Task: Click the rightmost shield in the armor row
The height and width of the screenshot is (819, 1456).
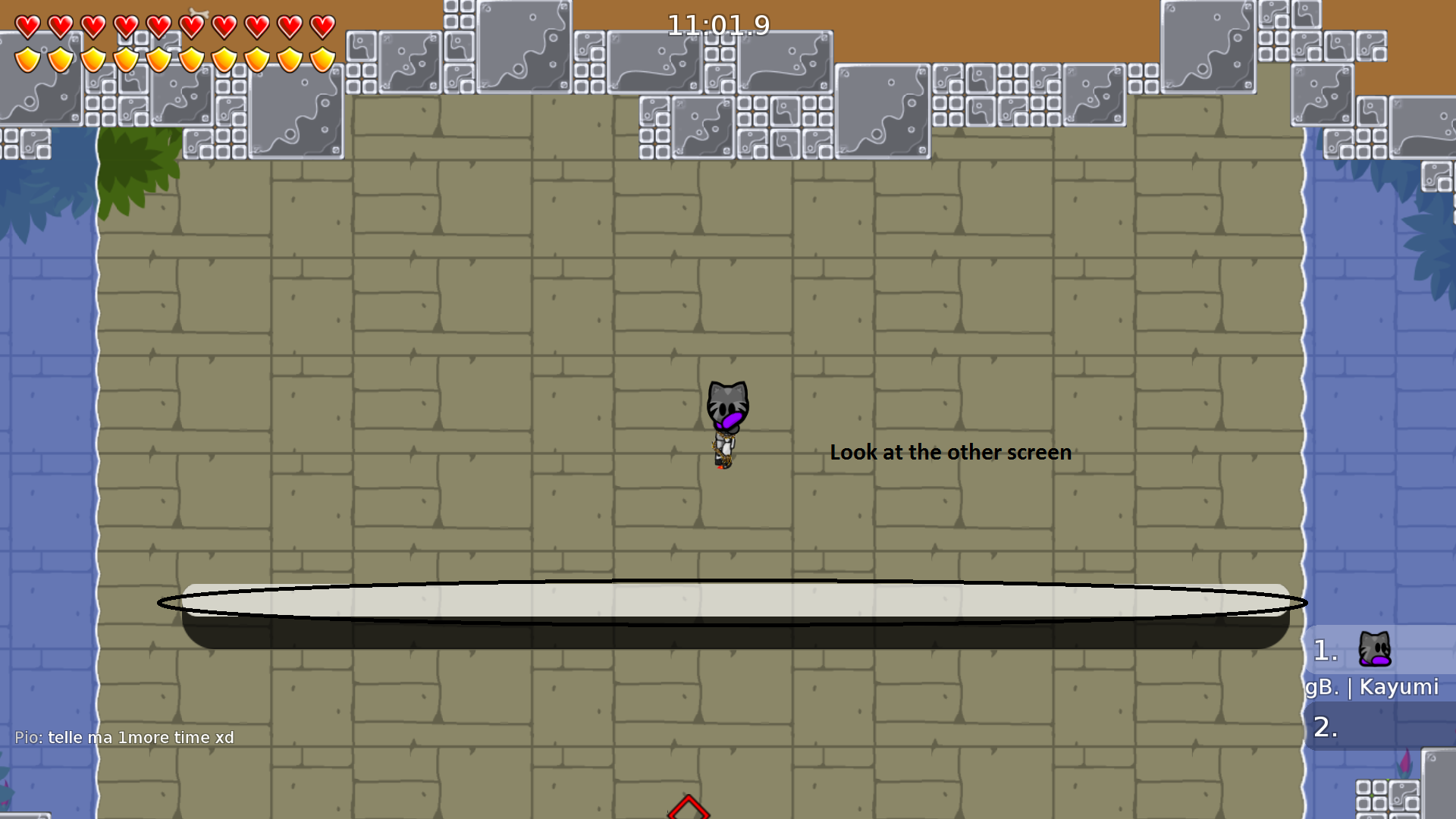Action: click(322, 58)
